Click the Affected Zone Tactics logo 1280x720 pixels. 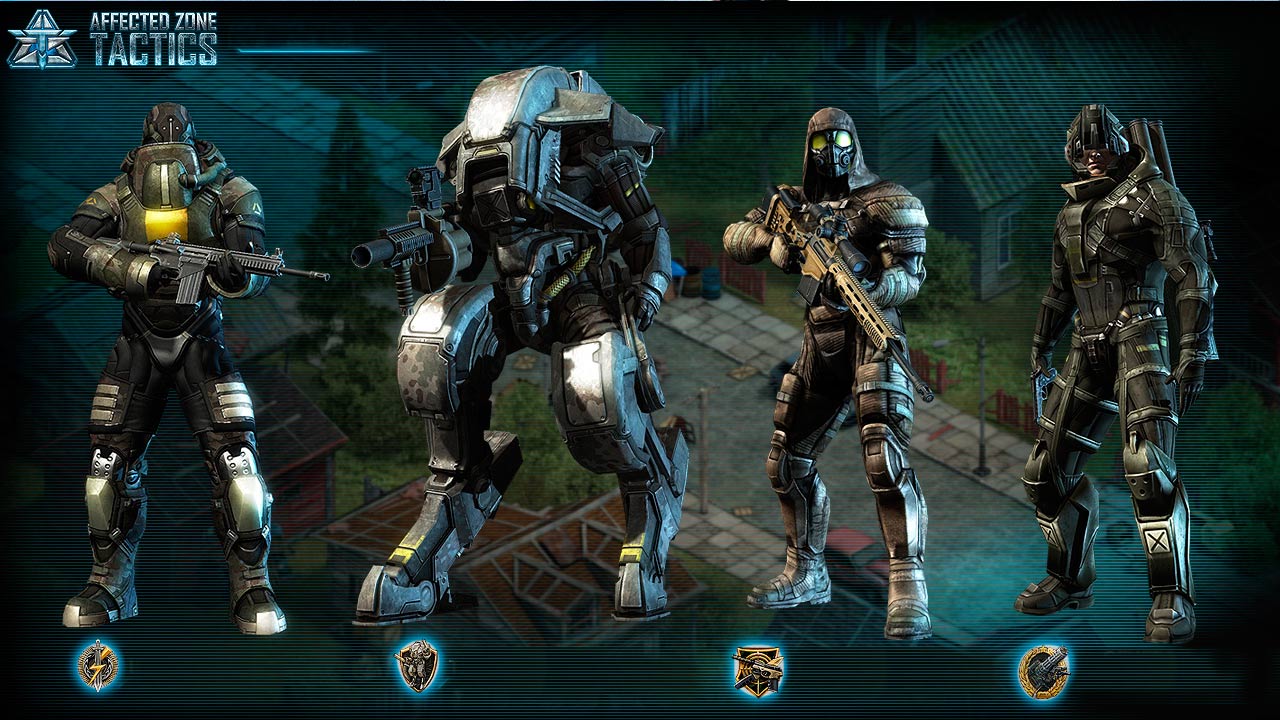point(113,39)
